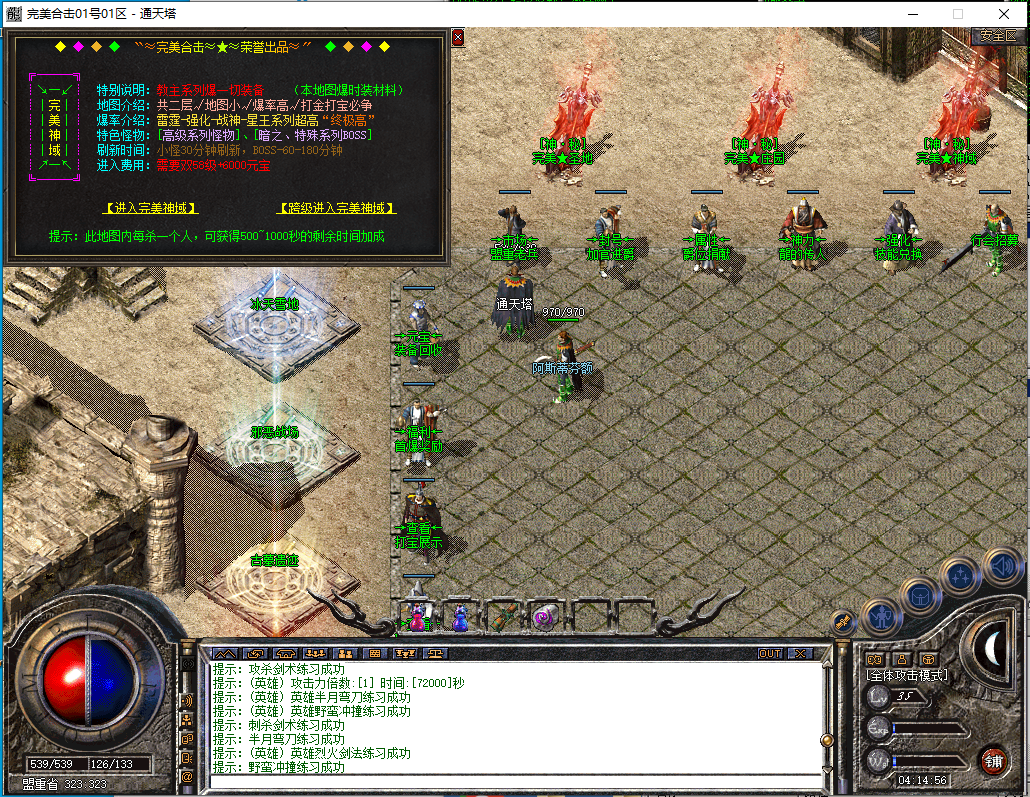Viewport: 1030px width, 797px height.
Task: Open the orange person icon above attack mode
Action: pyautogui.click(x=901, y=659)
